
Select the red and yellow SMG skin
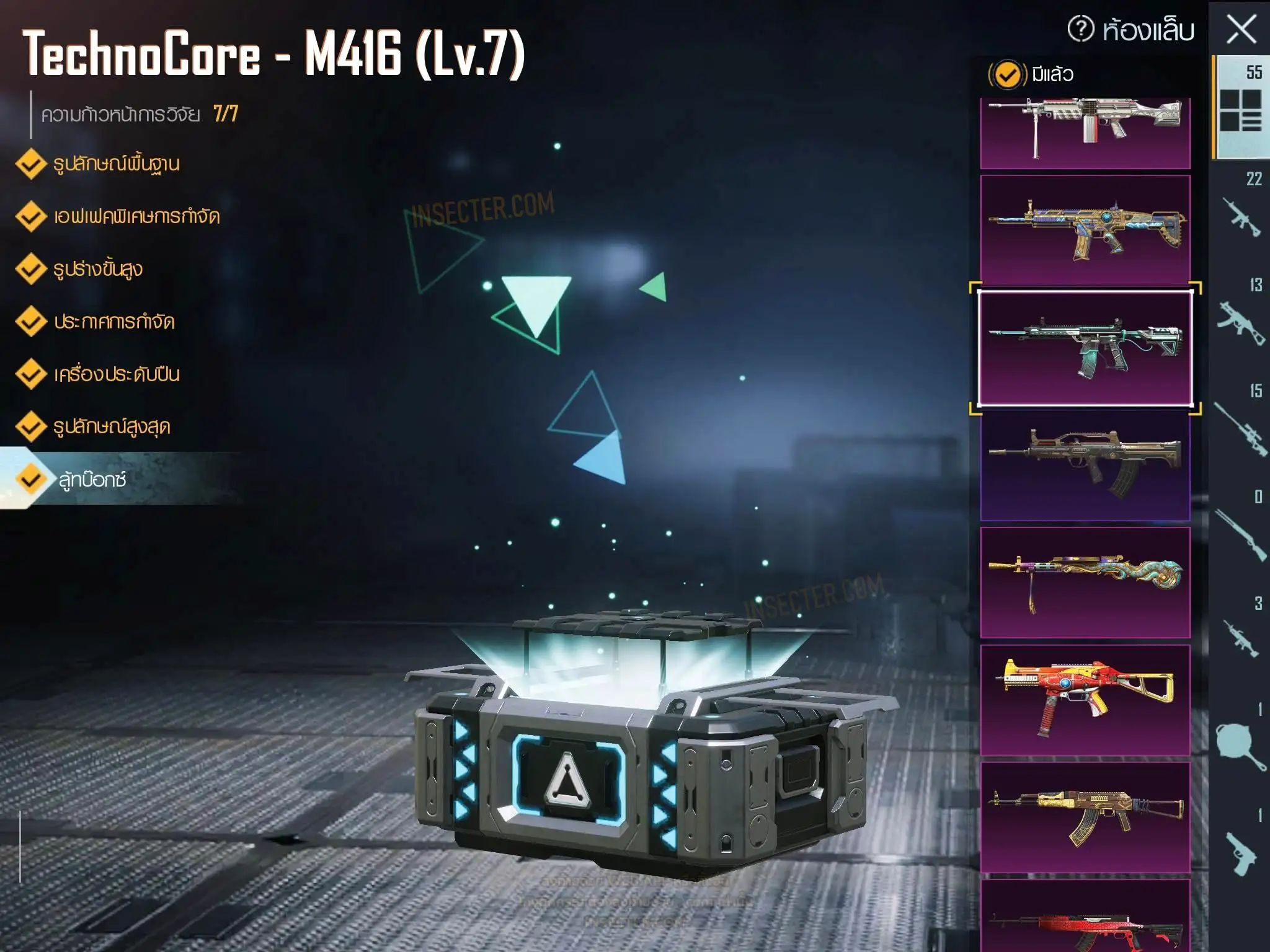pos(1085,699)
